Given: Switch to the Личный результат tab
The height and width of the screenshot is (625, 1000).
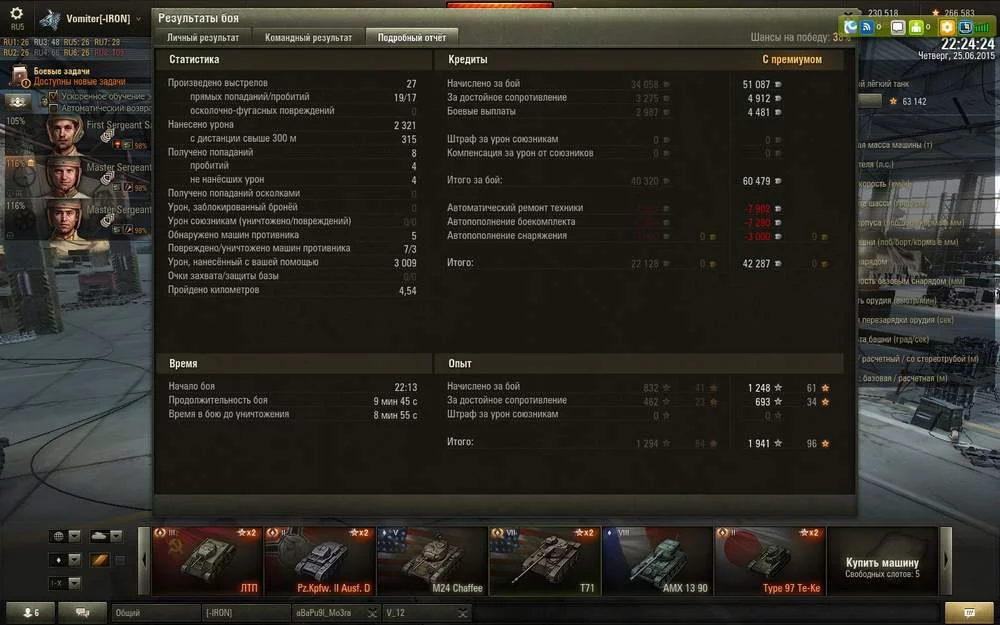Looking at the screenshot, I should pyautogui.click(x=203, y=38).
